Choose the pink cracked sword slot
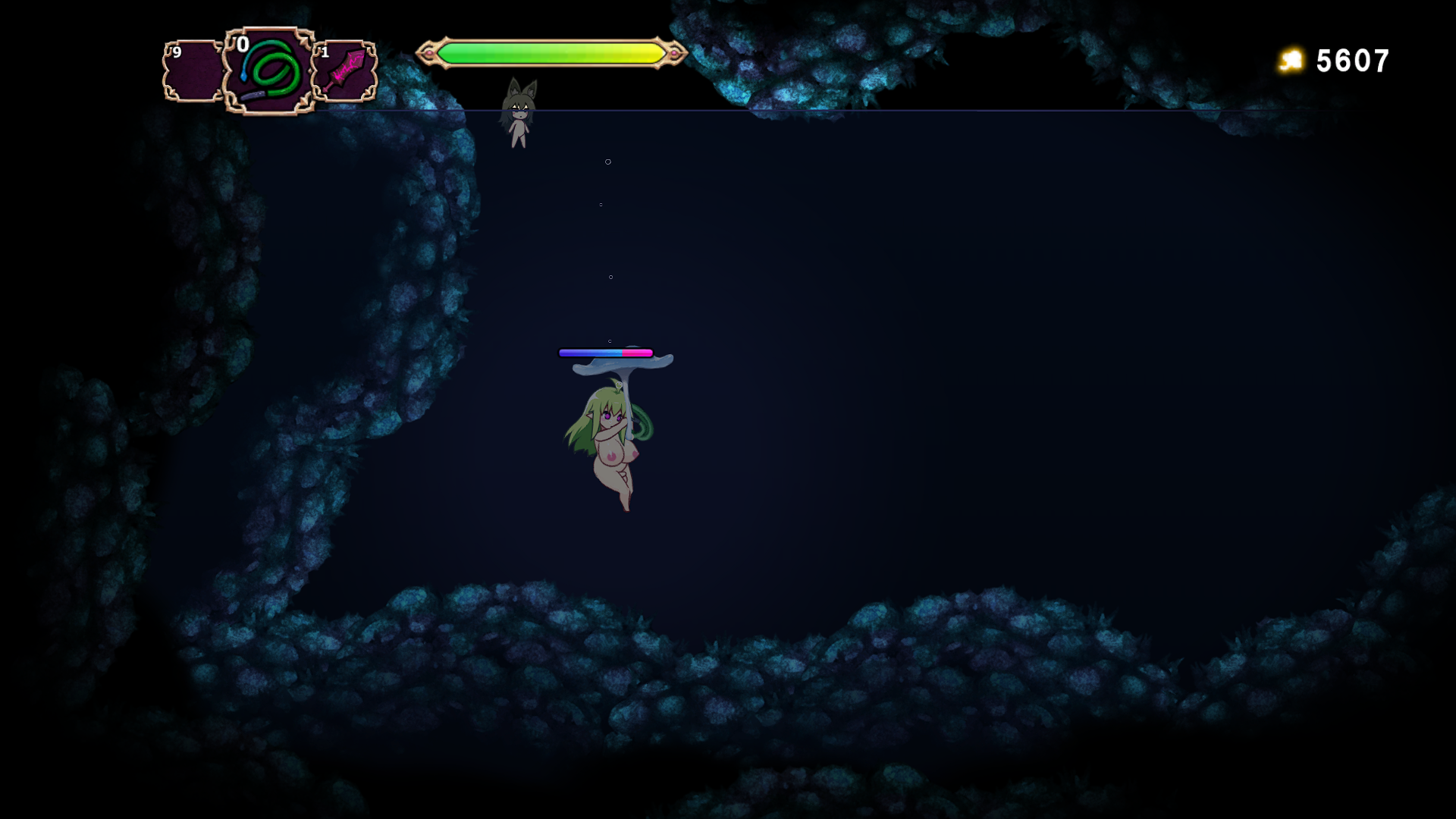1456x819 pixels. [x=345, y=71]
